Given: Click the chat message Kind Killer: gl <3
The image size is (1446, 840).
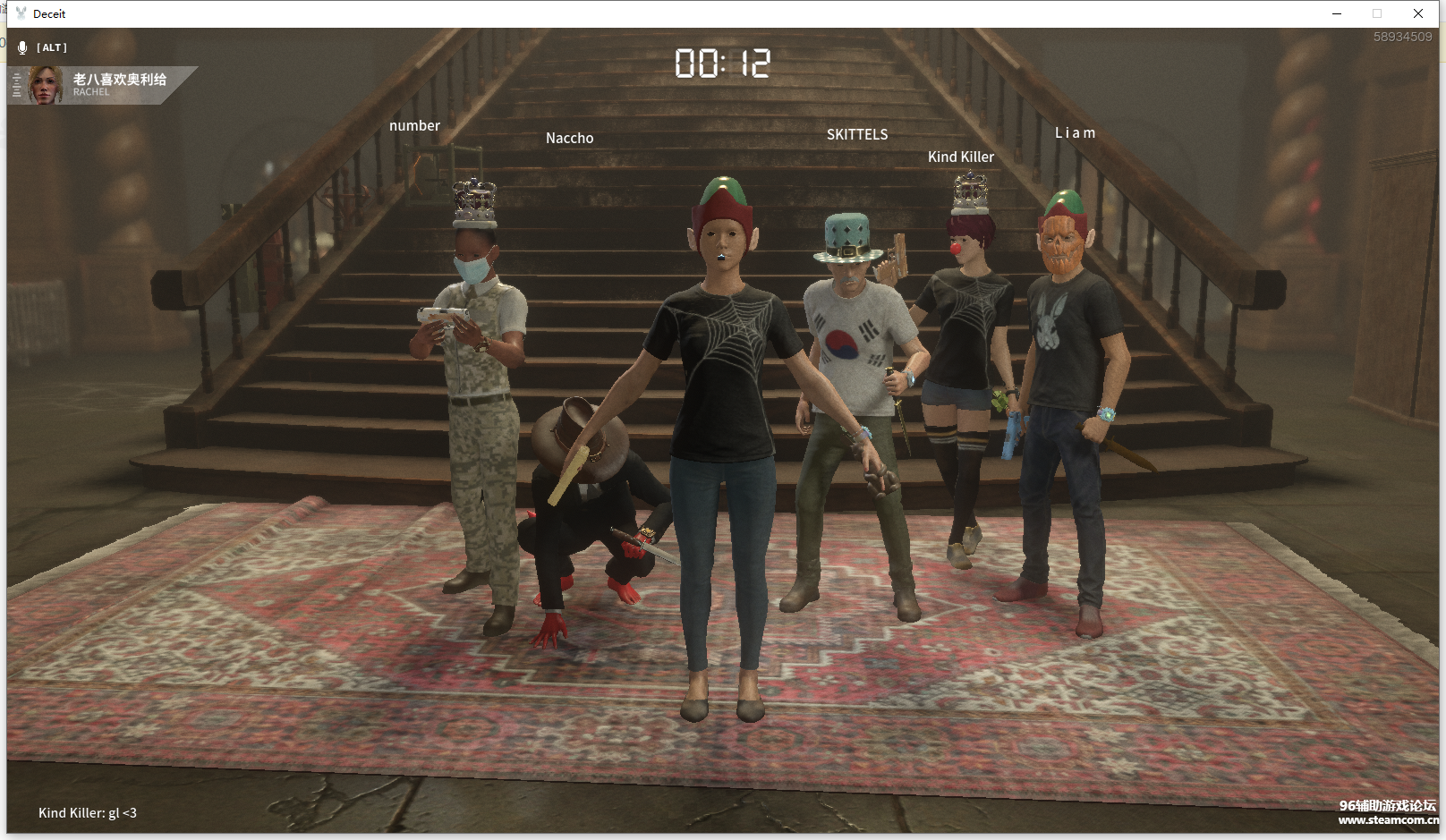Looking at the screenshot, I should click(86, 812).
